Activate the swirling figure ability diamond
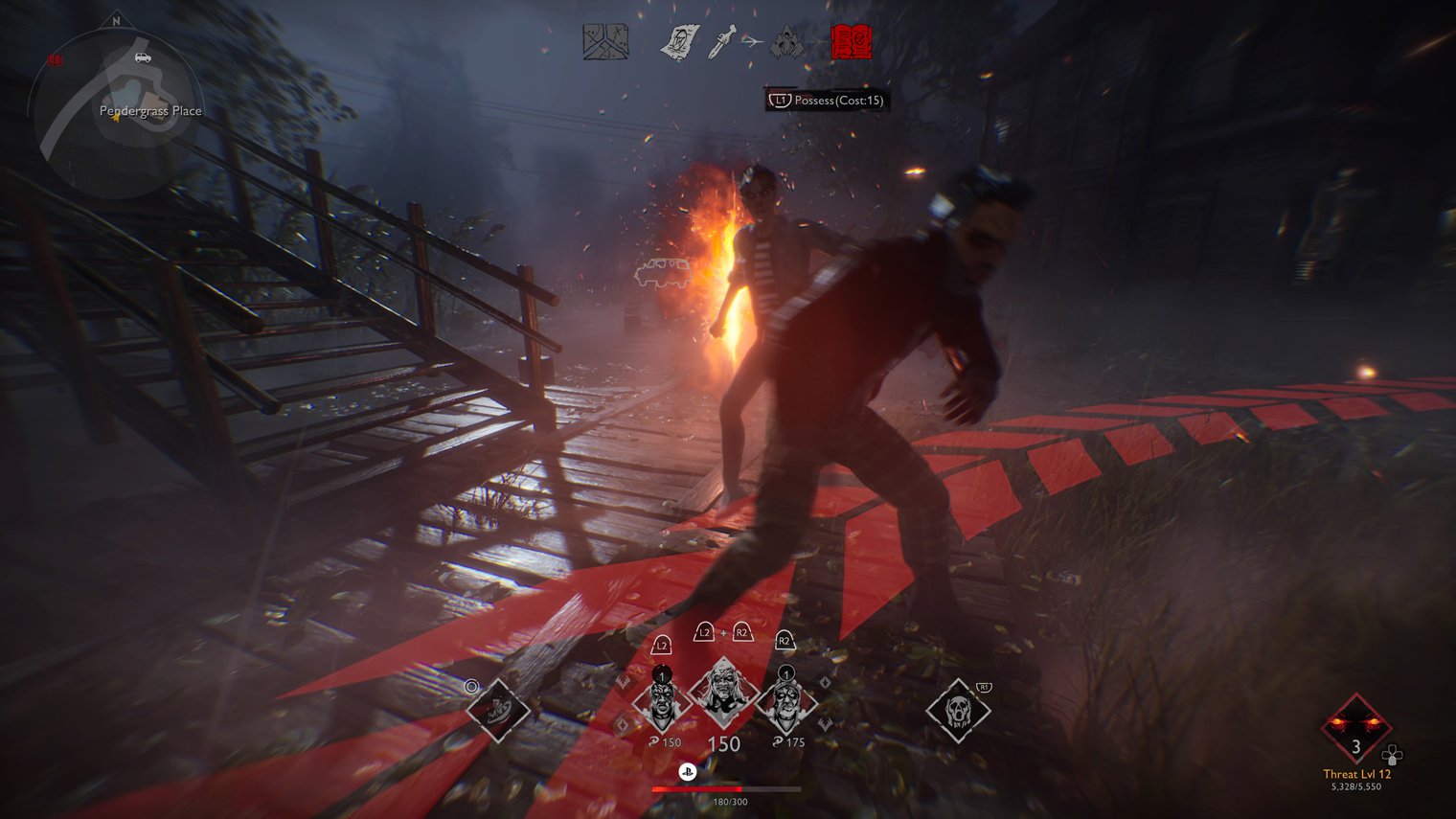Image resolution: width=1456 pixels, height=819 pixels. 498,711
